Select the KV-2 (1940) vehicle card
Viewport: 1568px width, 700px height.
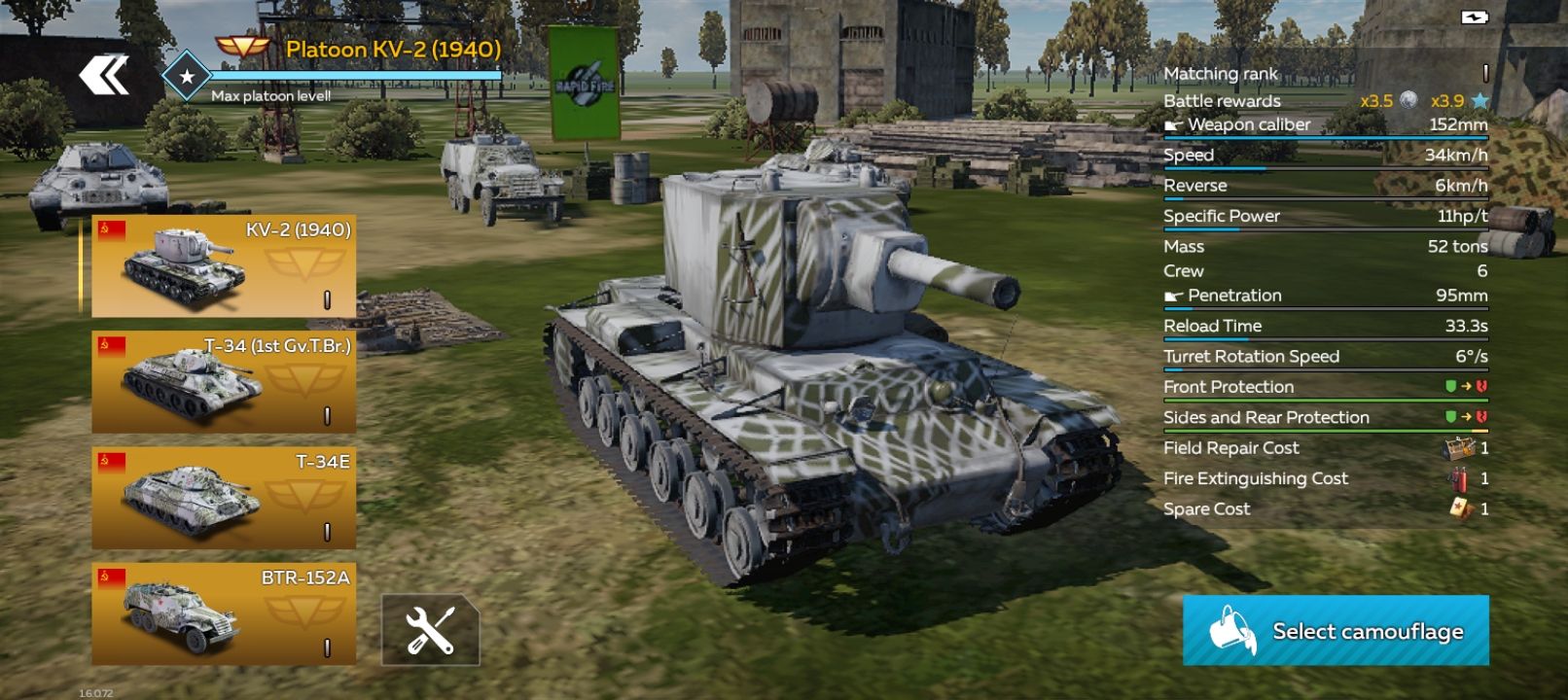coord(222,262)
